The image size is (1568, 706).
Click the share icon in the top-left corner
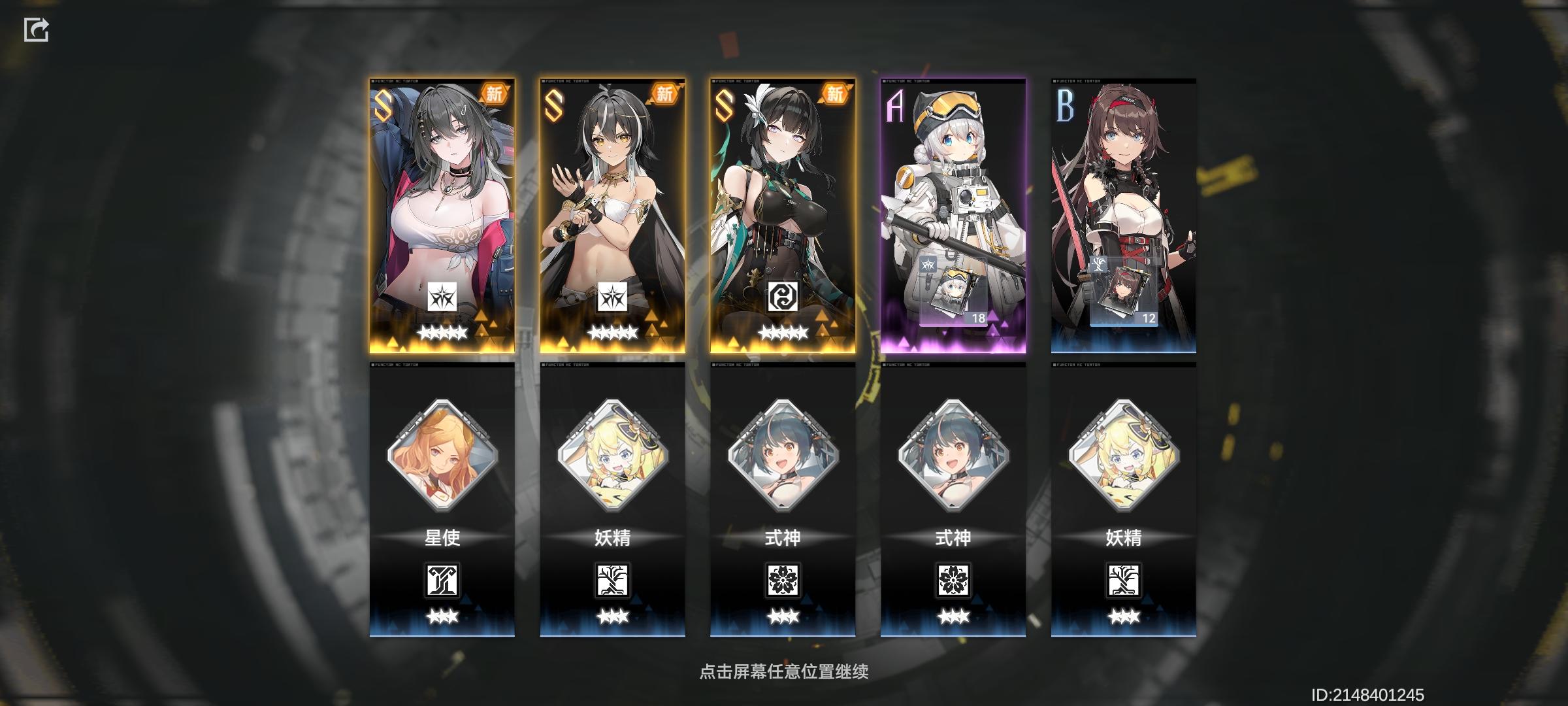click(37, 29)
